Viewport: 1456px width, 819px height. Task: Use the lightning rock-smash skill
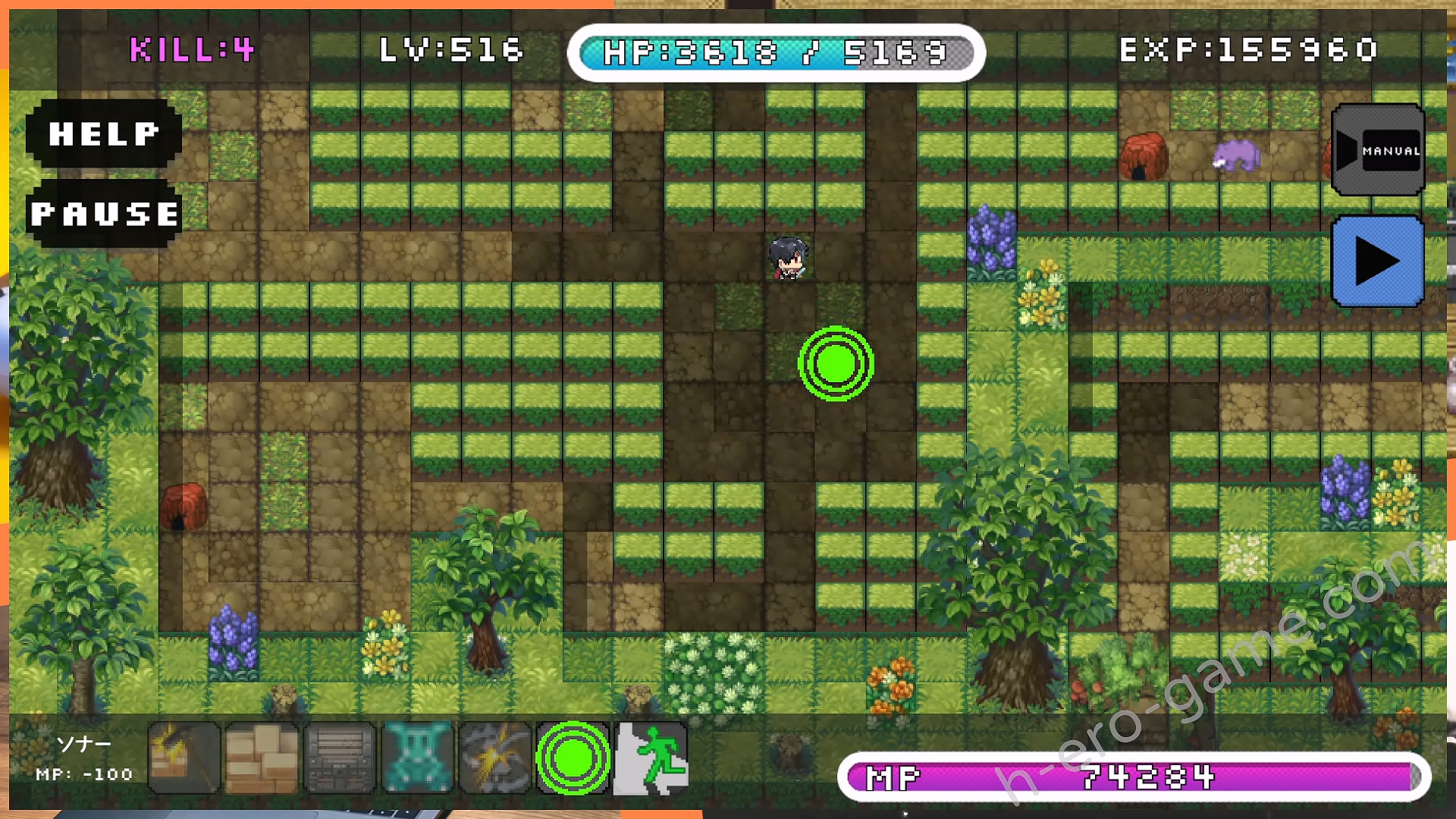click(495, 758)
